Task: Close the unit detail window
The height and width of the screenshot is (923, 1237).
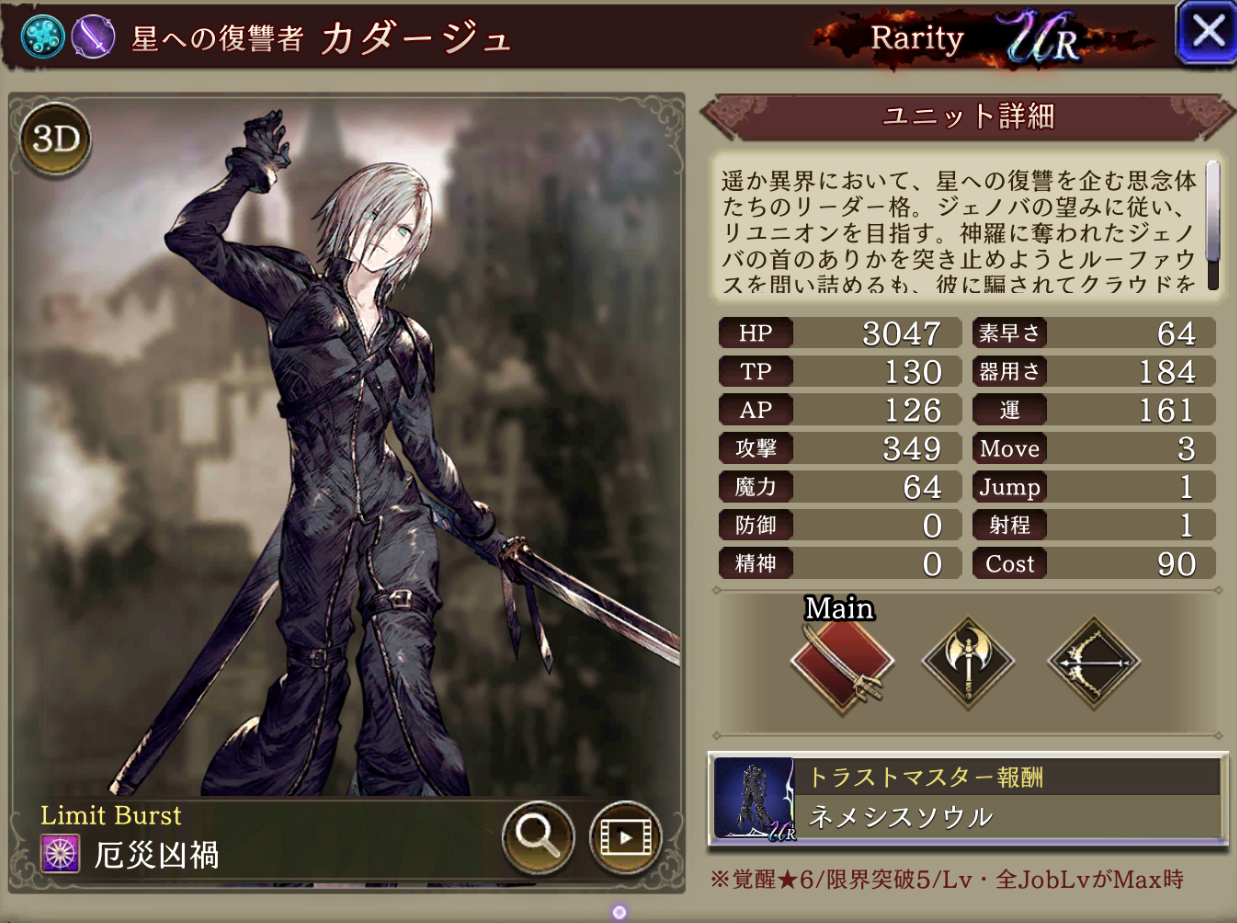Action: tap(1207, 32)
